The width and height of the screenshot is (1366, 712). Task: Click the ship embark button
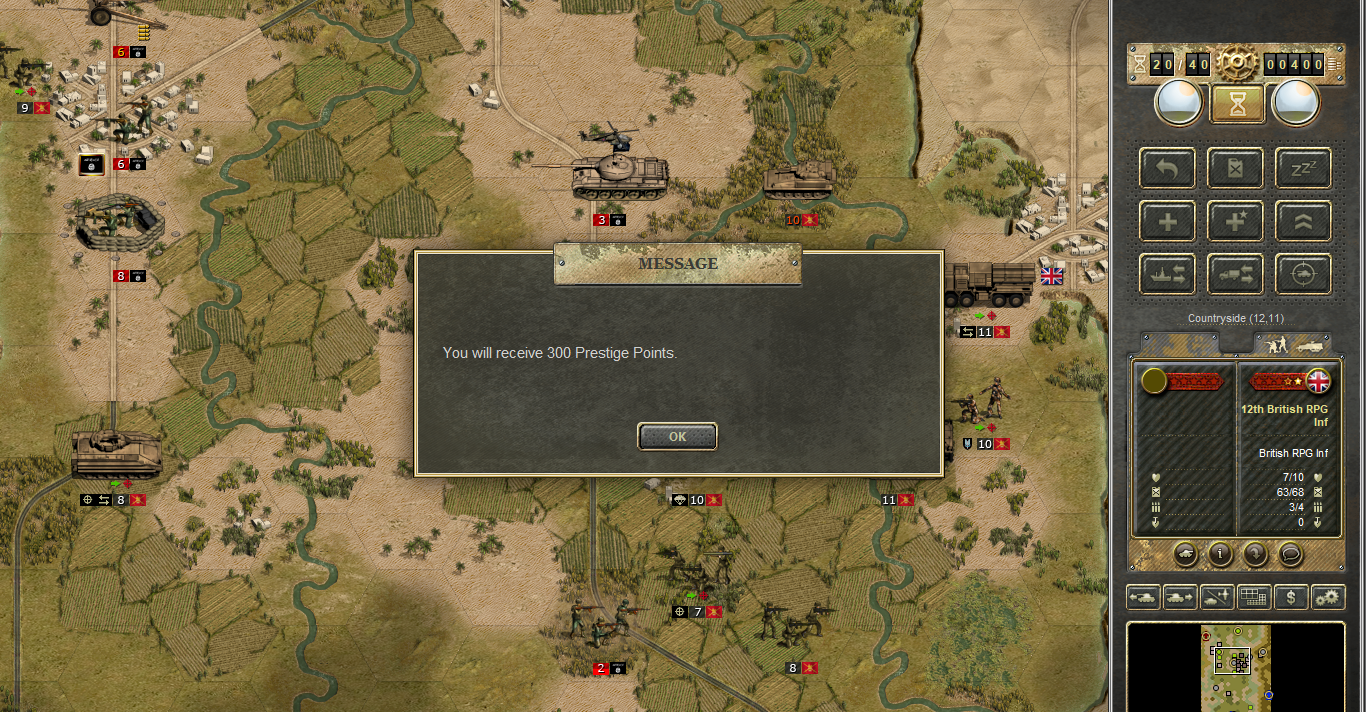point(1167,274)
